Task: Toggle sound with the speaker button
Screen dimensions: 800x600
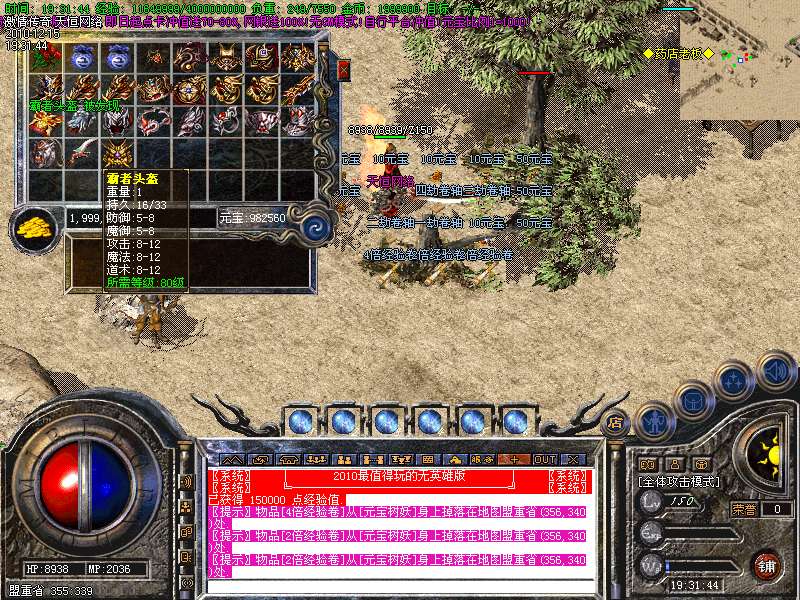Action: [x=775, y=371]
